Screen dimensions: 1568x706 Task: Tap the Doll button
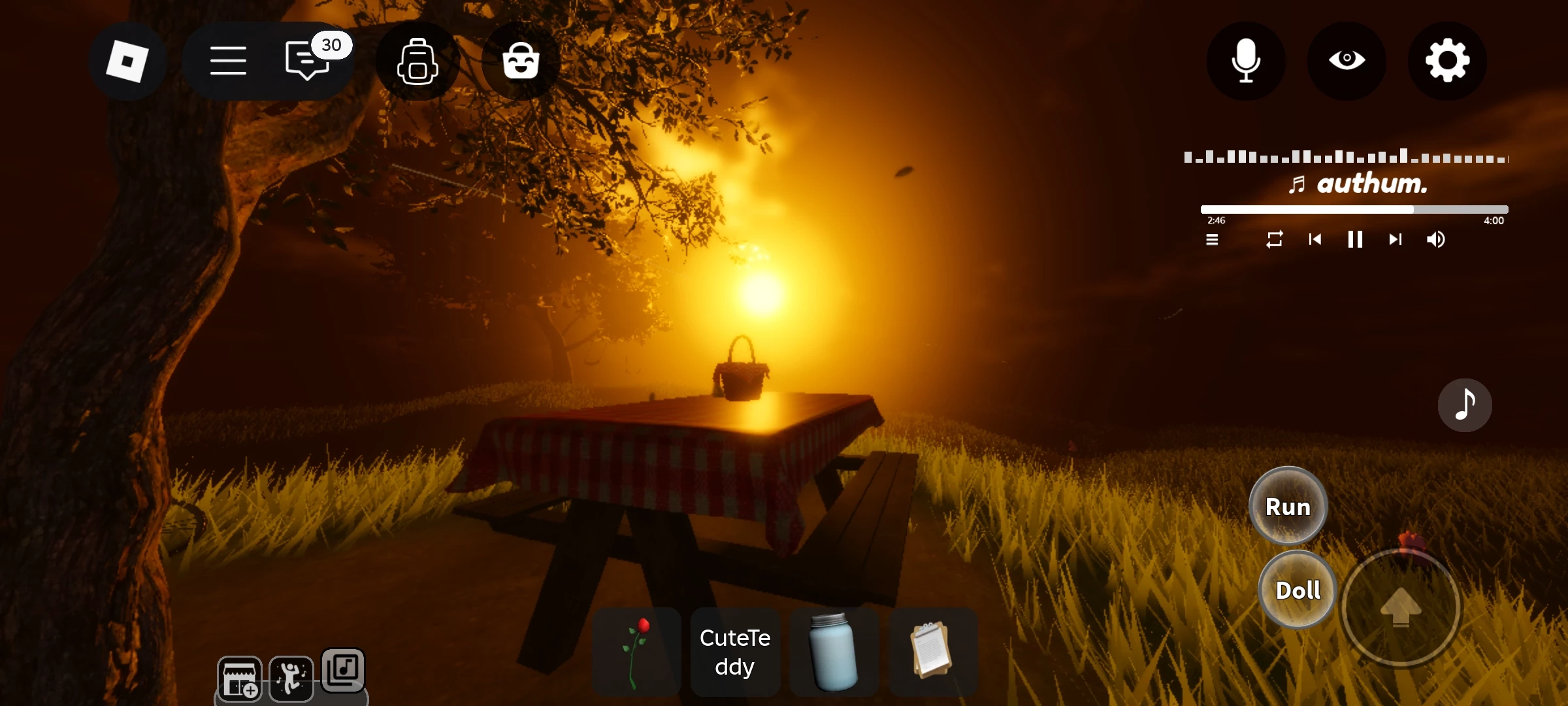pos(1298,590)
